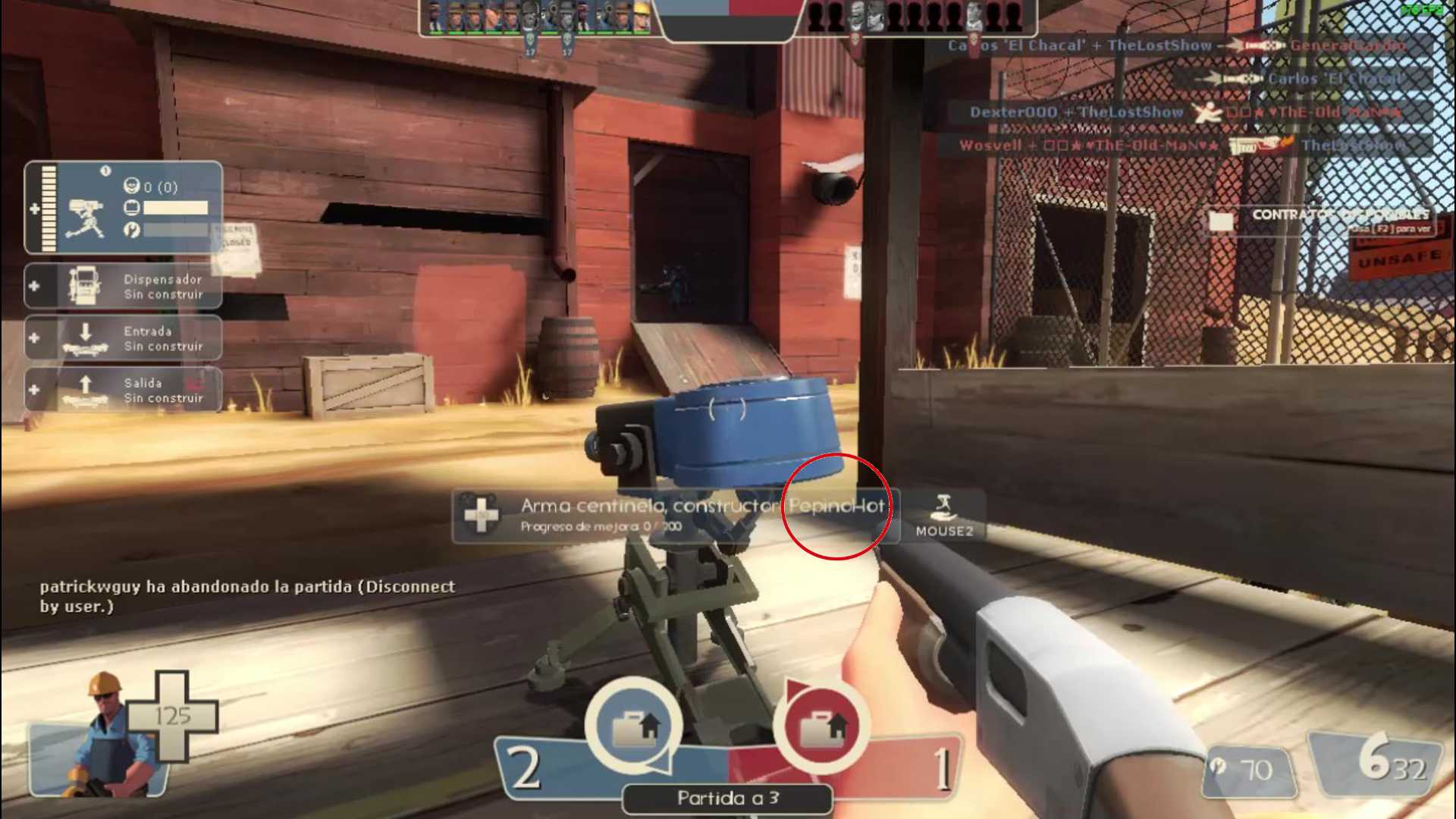Select the Arma centinela target info panel
The width and height of the screenshot is (1456, 819).
click(x=675, y=516)
